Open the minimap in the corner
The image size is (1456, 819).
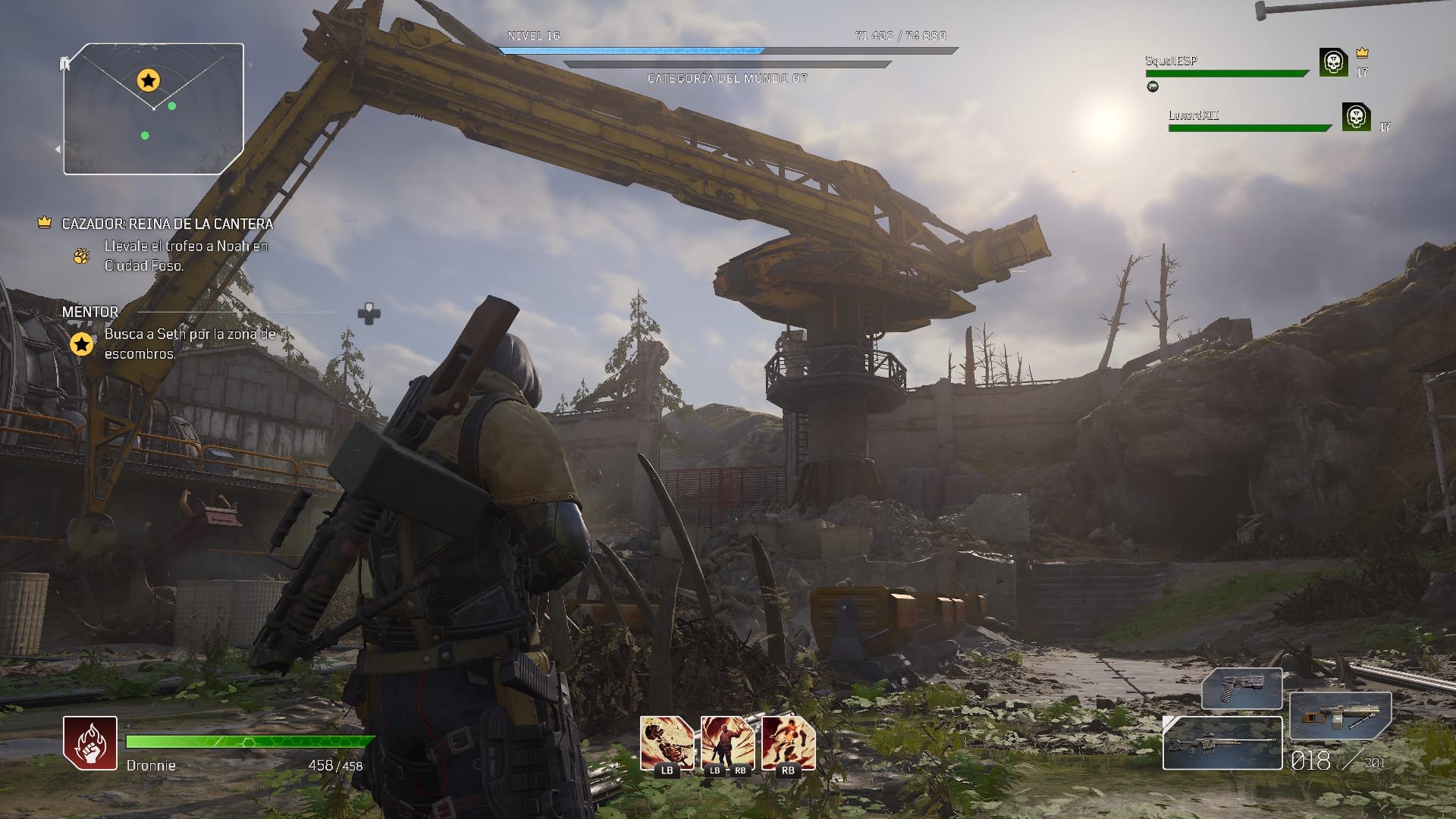[153, 108]
